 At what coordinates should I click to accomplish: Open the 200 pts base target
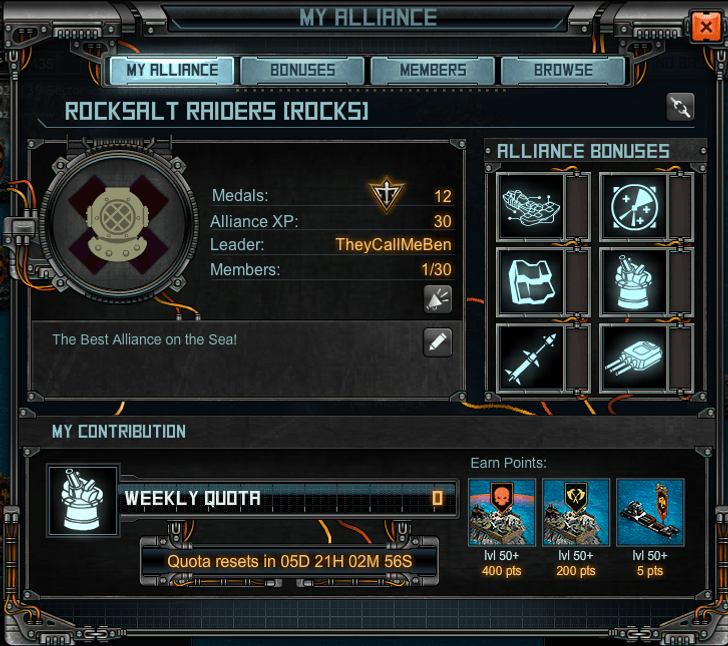pyautogui.click(x=576, y=512)
